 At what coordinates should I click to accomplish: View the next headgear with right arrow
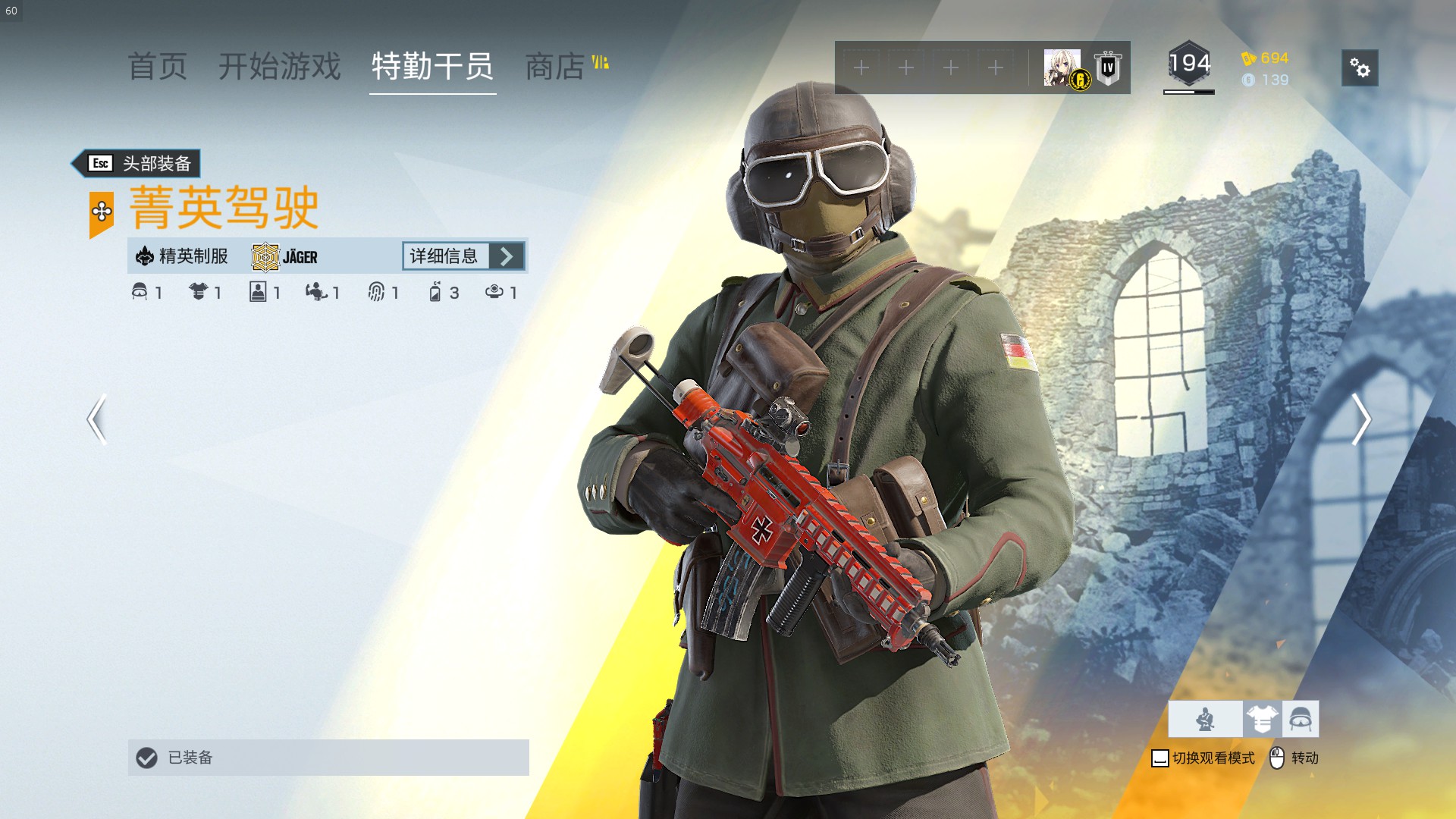1360,419
